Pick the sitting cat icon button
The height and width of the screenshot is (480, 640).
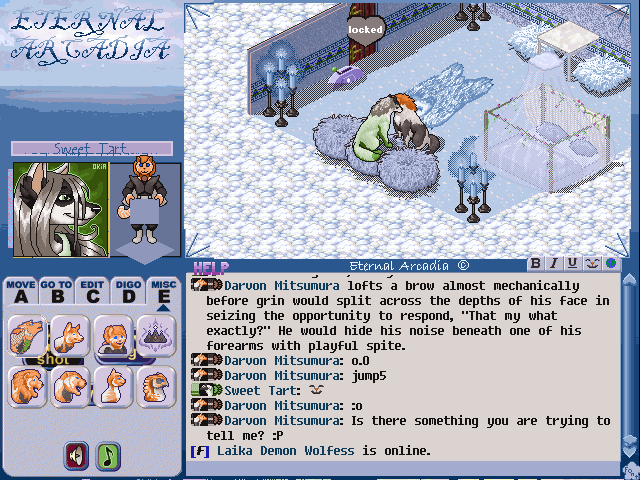(x=113, y=386)
